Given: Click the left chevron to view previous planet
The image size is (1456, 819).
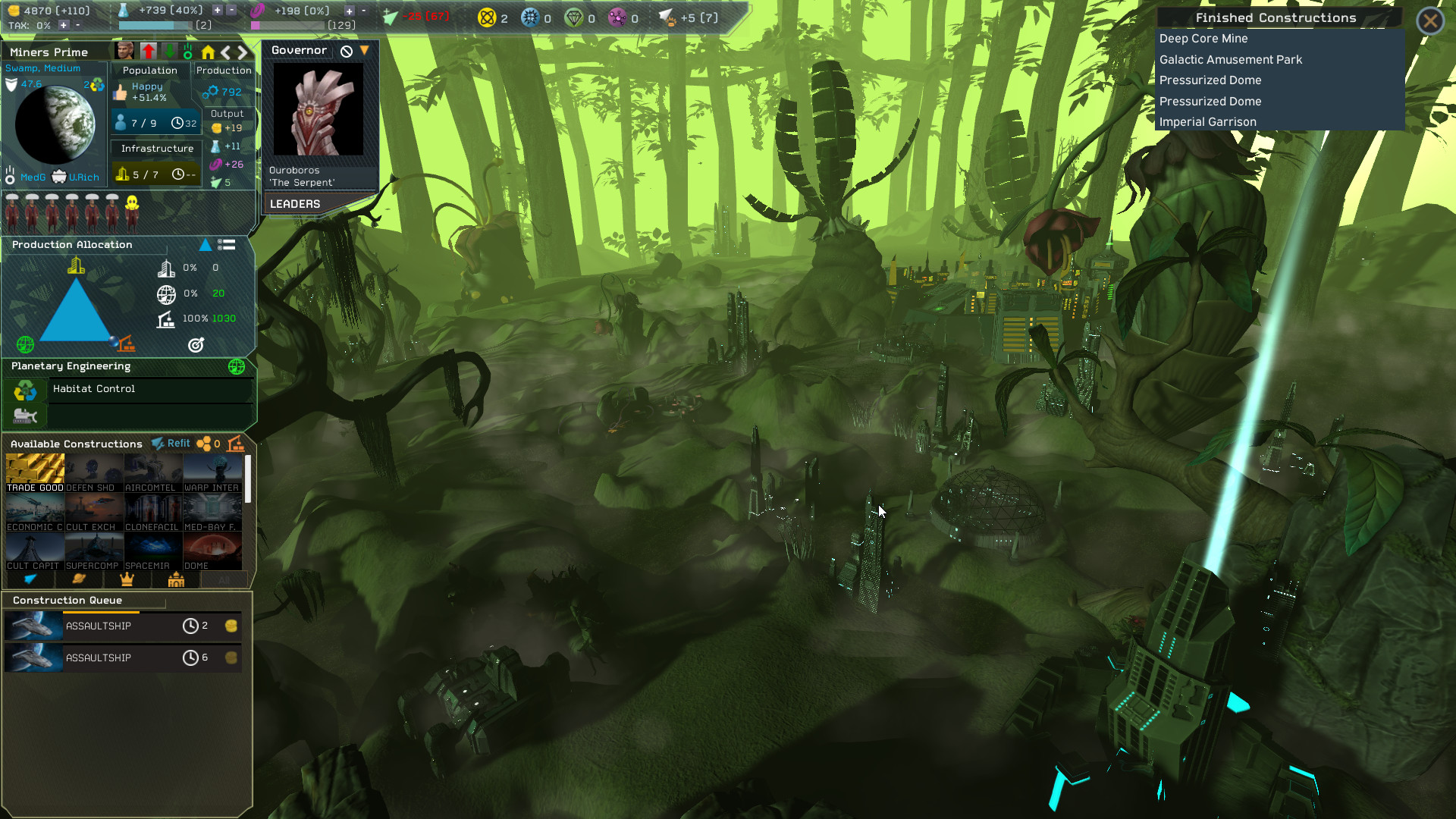Looking at the screenshot, I should pos(224,52).
